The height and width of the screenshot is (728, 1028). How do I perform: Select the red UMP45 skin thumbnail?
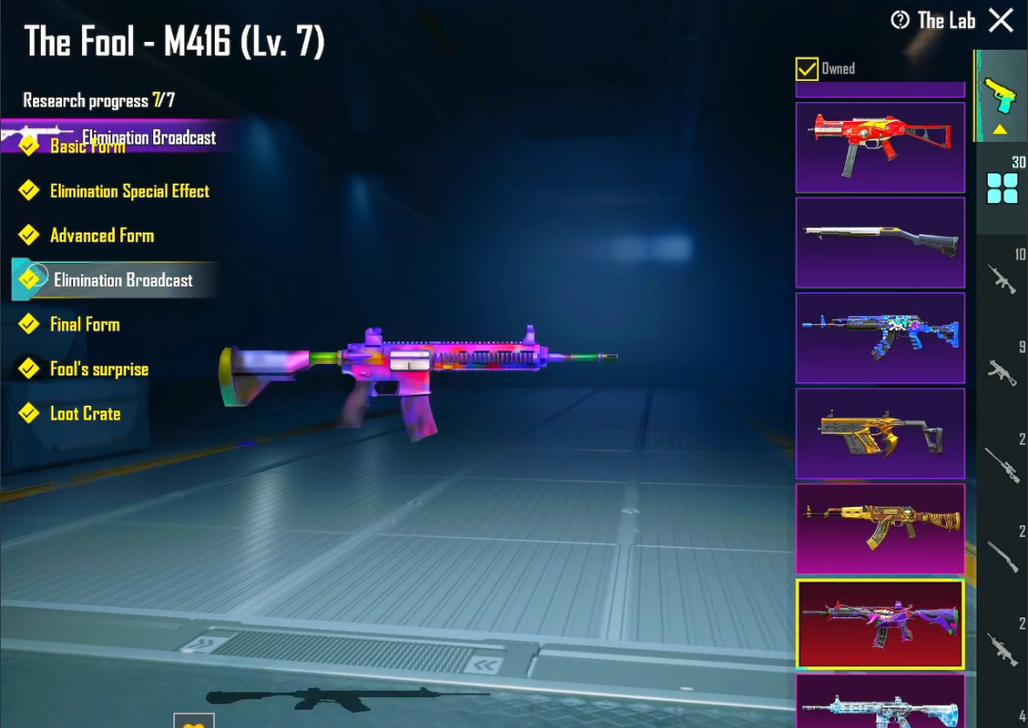coord(880,147)
